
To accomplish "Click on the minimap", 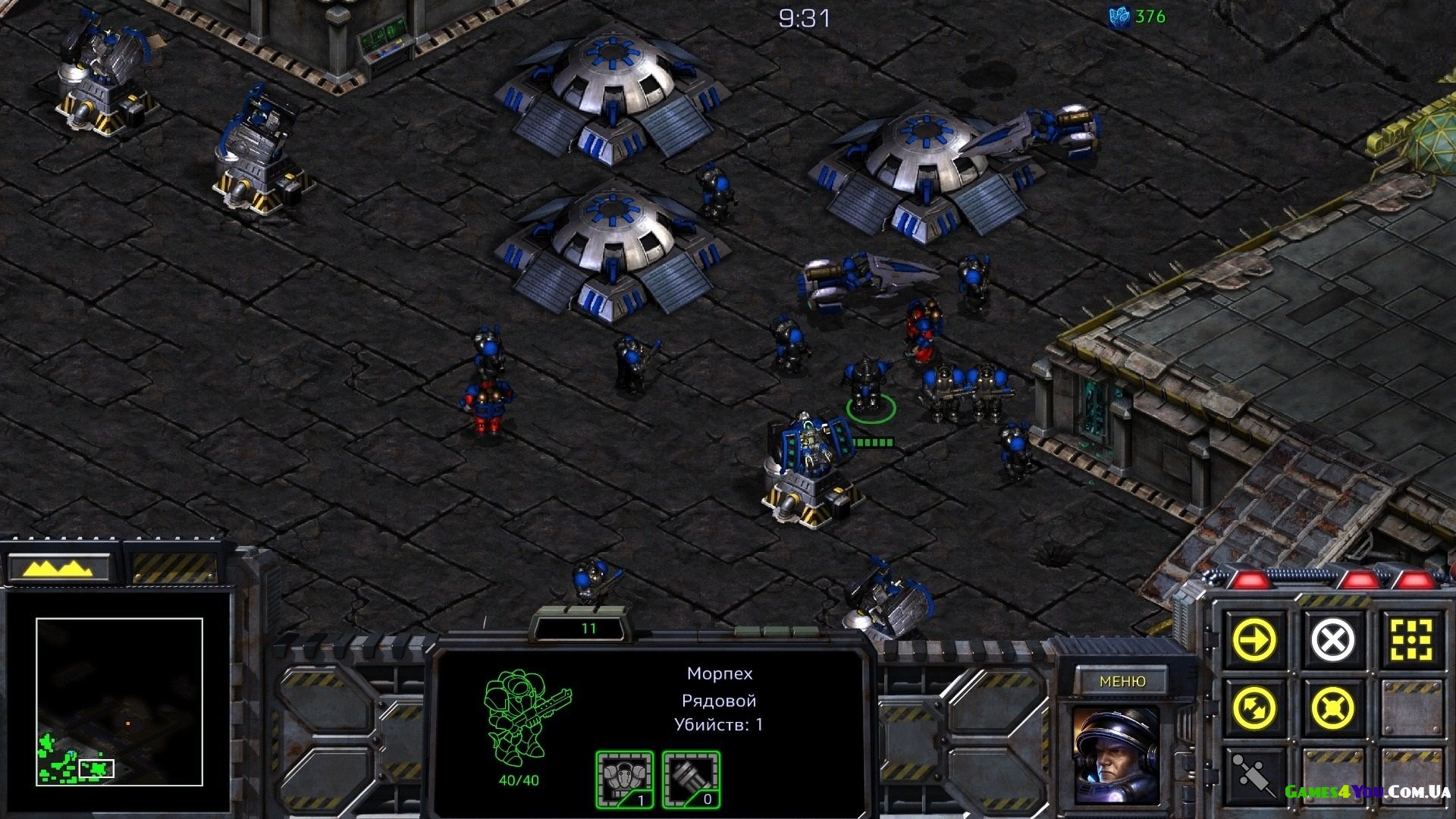I will (119, 701).
